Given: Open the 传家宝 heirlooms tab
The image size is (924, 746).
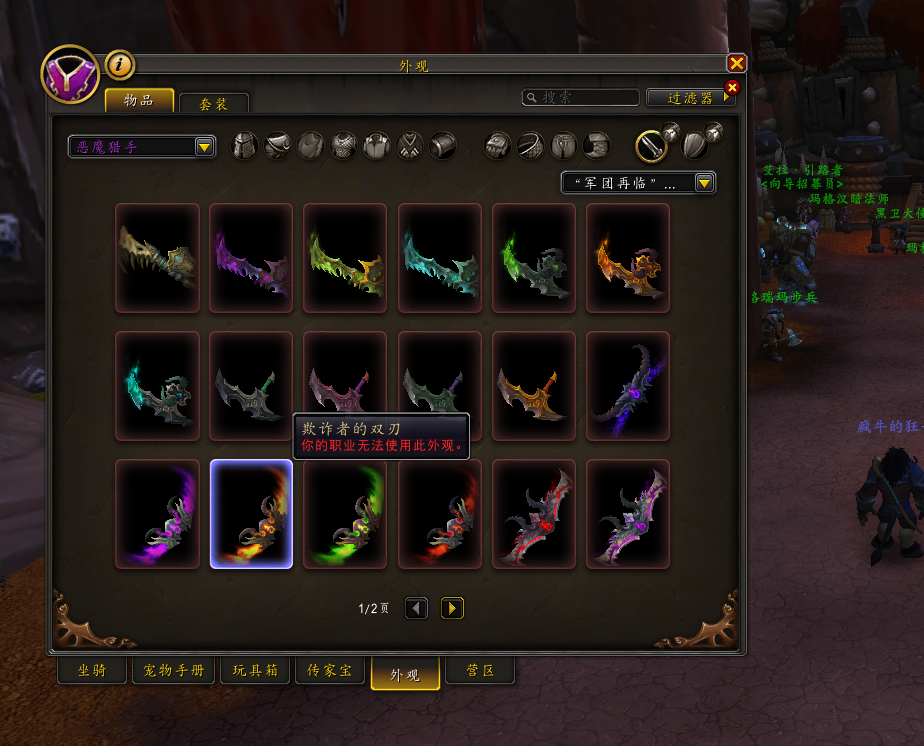Looking at the screenshot, I should [x=329, y=670].
